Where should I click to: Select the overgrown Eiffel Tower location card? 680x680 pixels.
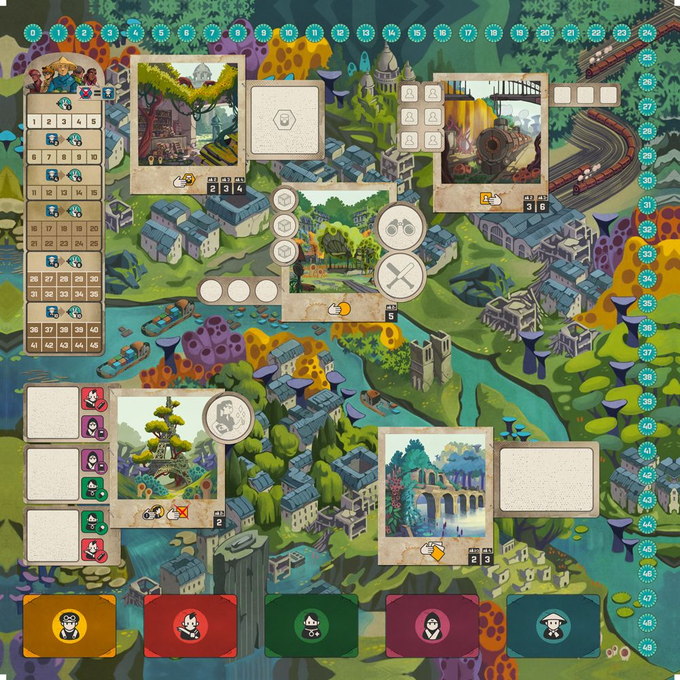tap(165, 450)
